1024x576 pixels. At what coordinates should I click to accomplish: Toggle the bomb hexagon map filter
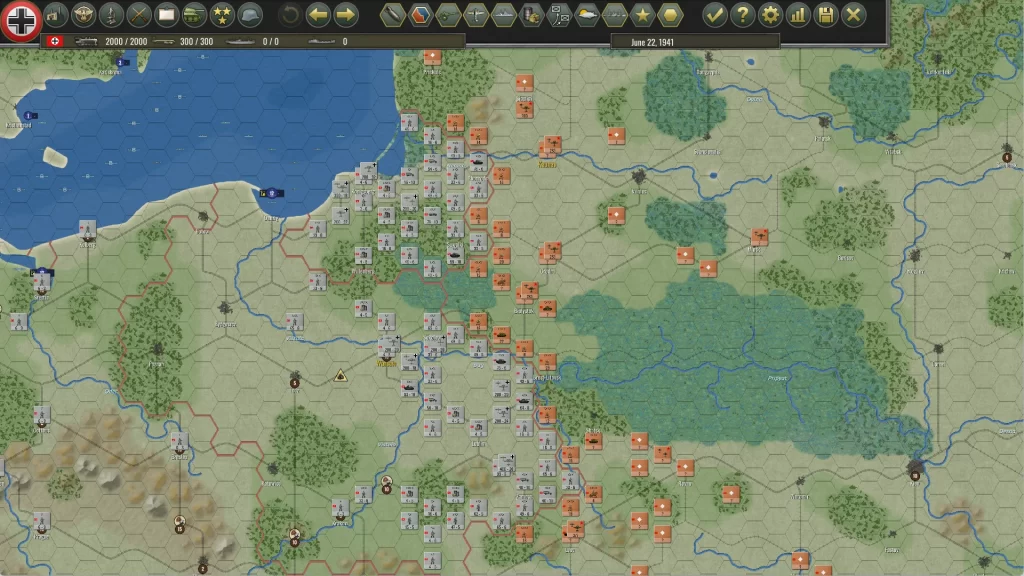point(393,15)
